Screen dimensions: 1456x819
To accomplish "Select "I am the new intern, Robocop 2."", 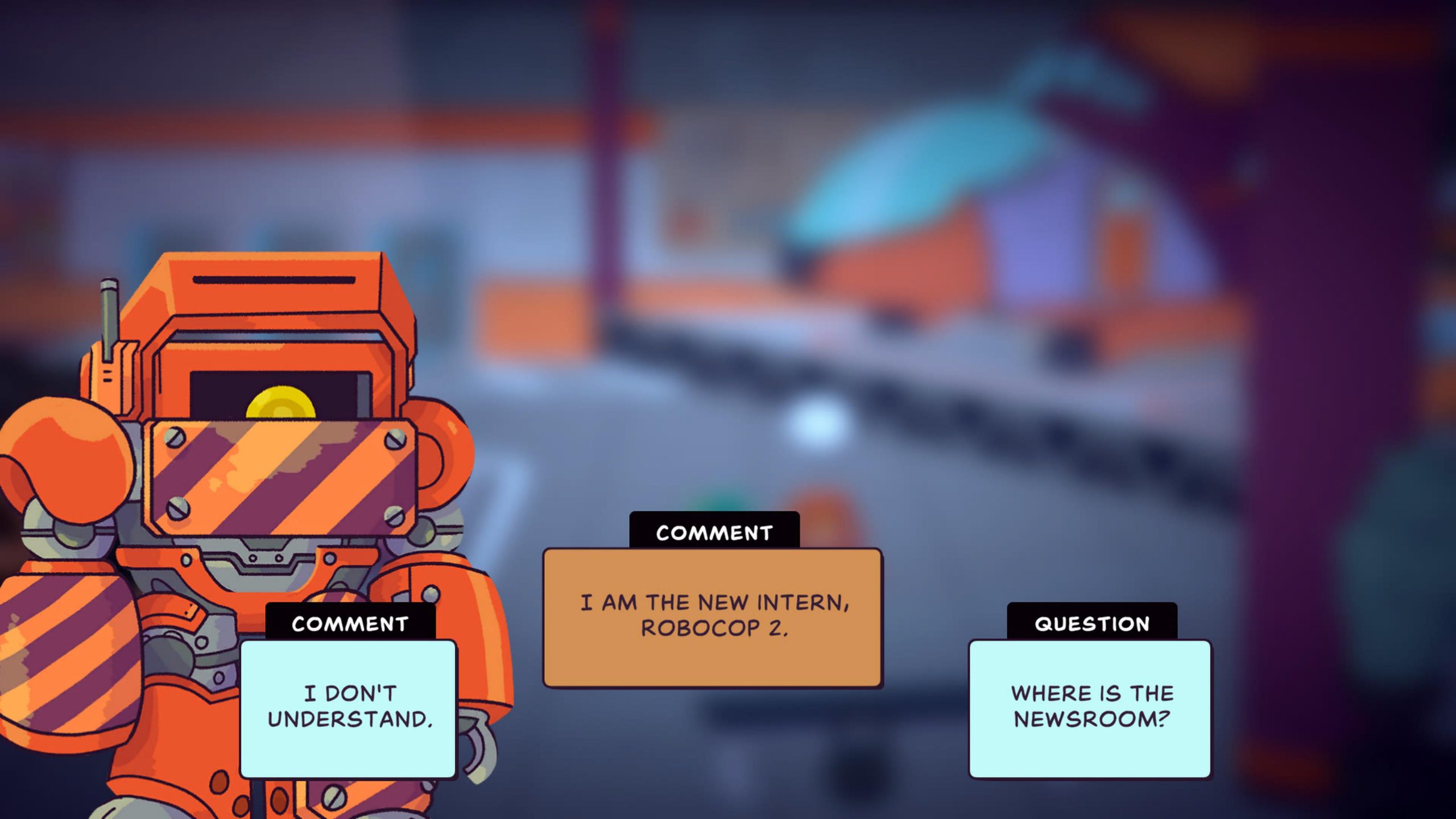I will 713,617.
